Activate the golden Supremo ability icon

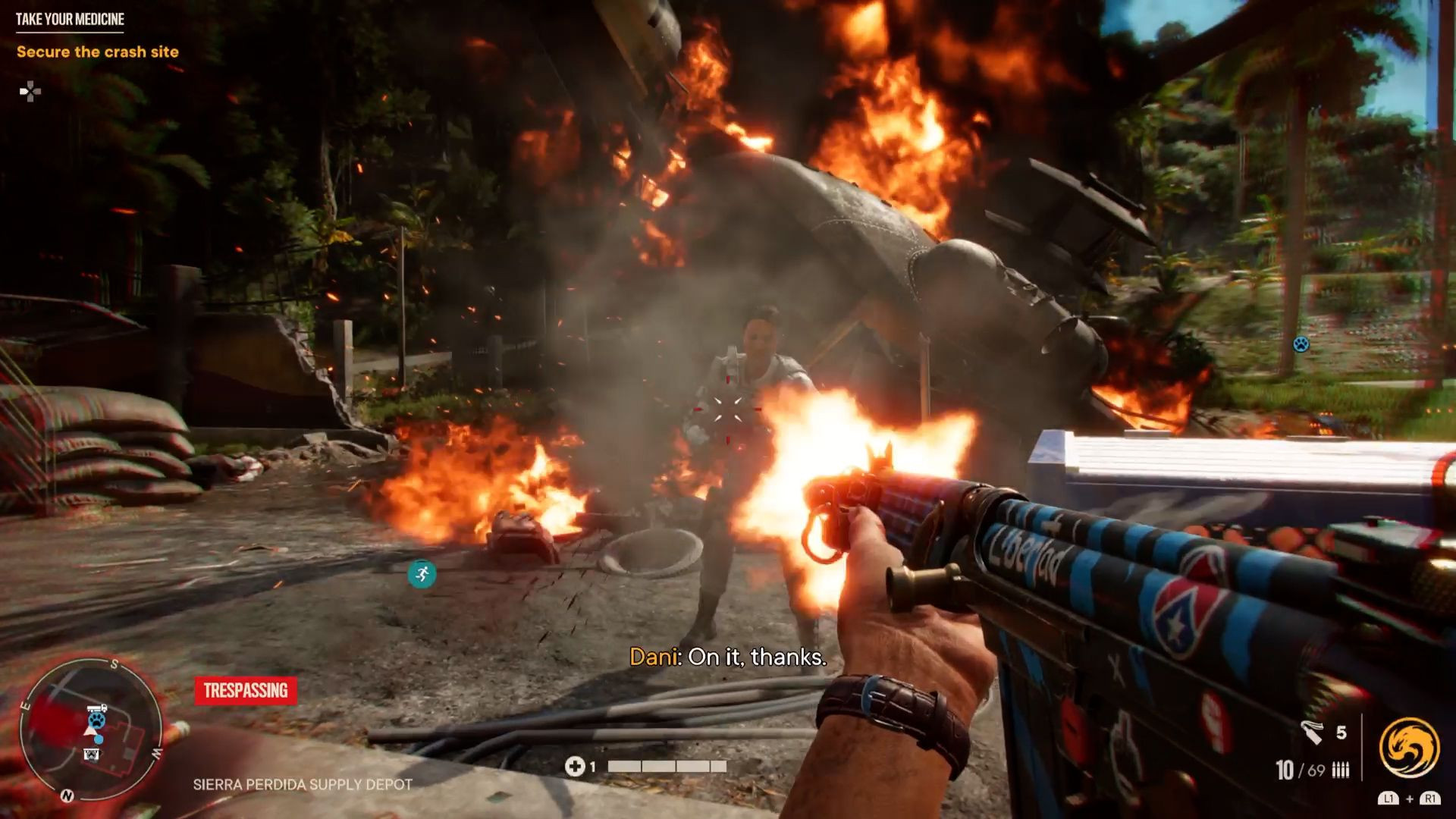pos(1409,748)
